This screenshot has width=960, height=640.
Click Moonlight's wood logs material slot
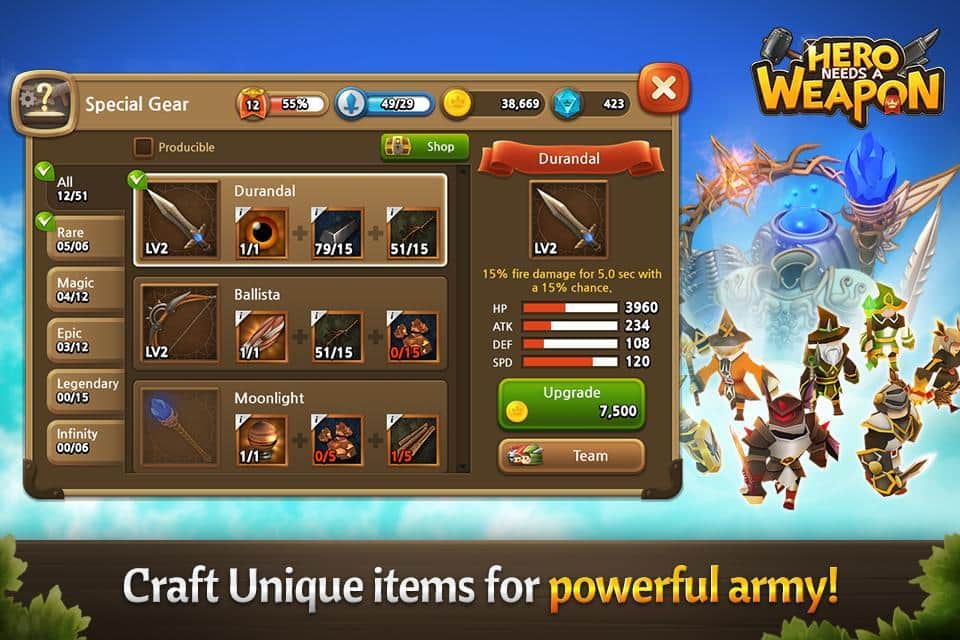tap(412, 440)
